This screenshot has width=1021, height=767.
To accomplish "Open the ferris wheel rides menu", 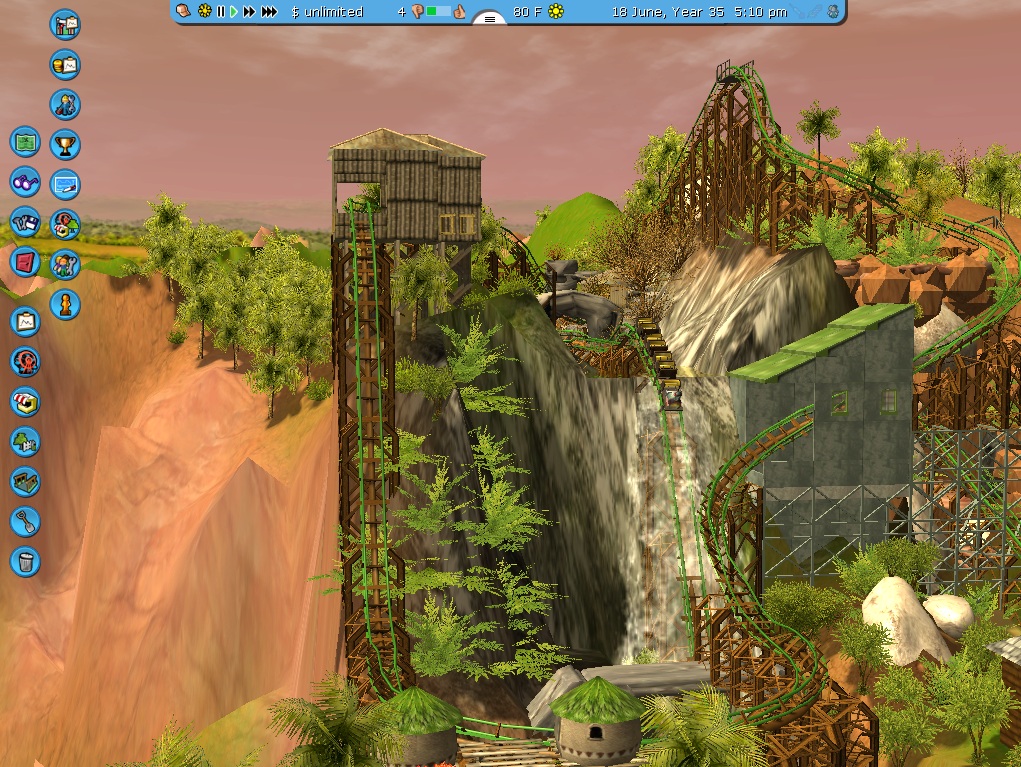I will tap(25, 362).
